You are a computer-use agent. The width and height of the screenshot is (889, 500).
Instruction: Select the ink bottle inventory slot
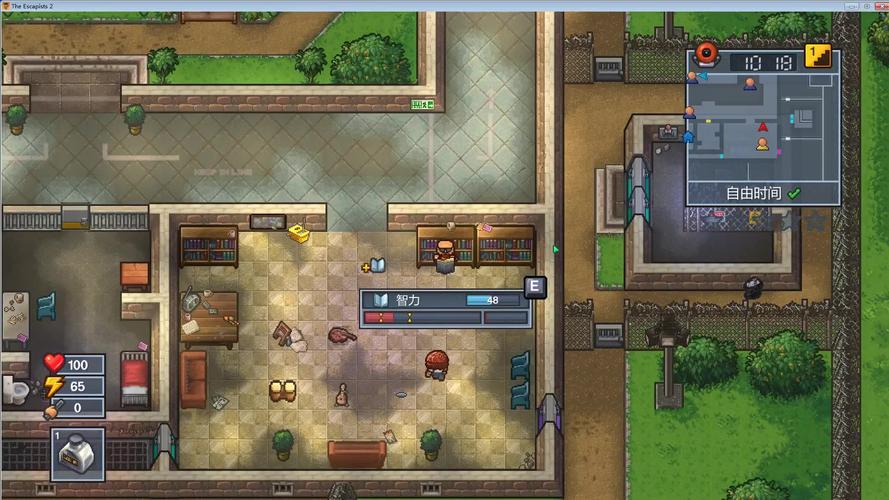click(77, 455)
